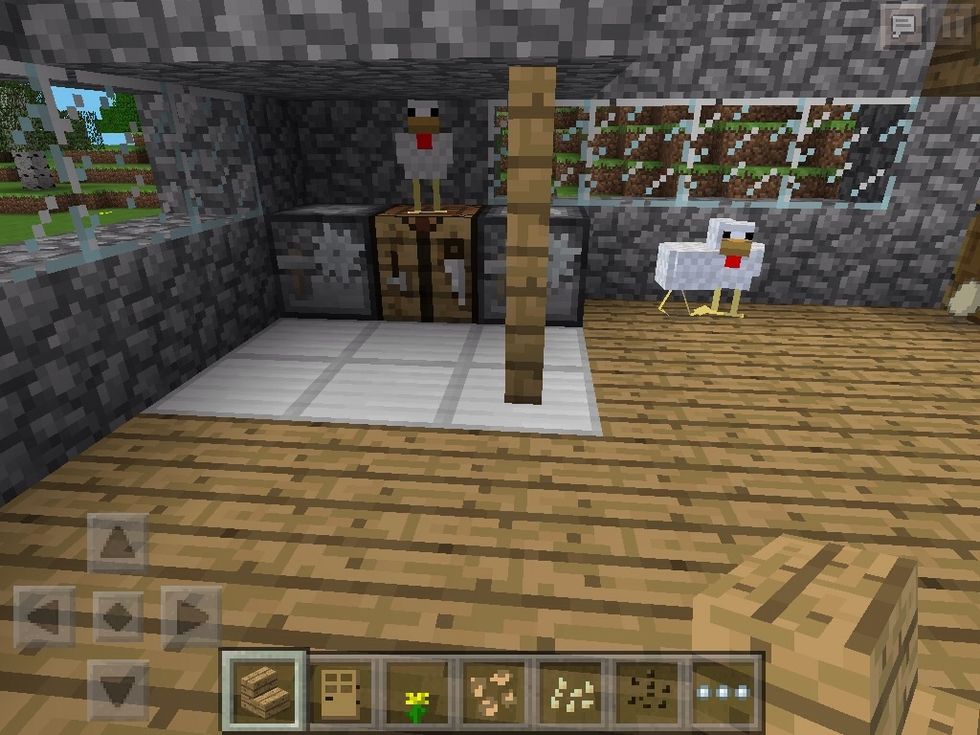Image resolution: width=980 pixels, height=735 pixels.
Task: Open the inventory with the three-dots button
Action: click(723, 689)
